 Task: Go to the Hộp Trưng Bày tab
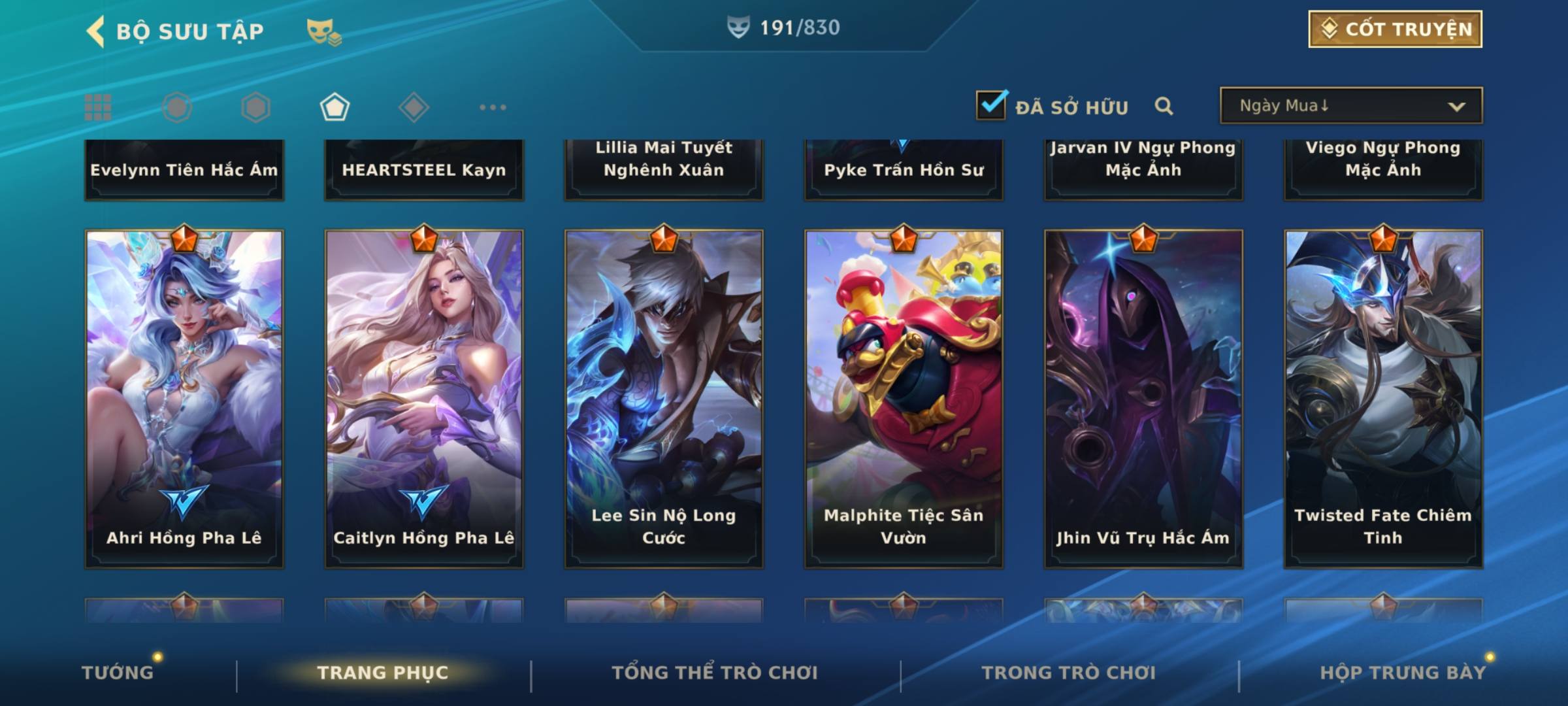[x=1403, y=673]
